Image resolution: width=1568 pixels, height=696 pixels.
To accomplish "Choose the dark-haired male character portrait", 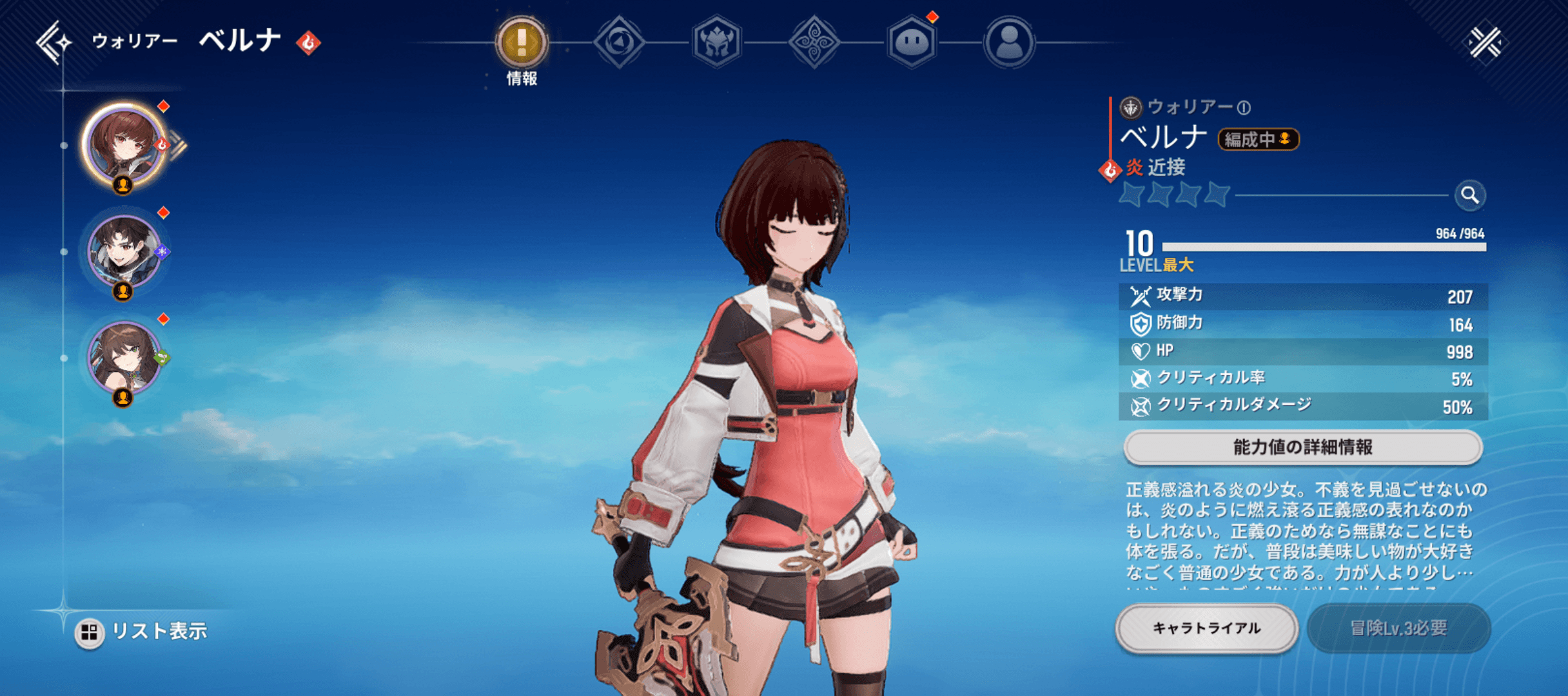I will (123, 251).
